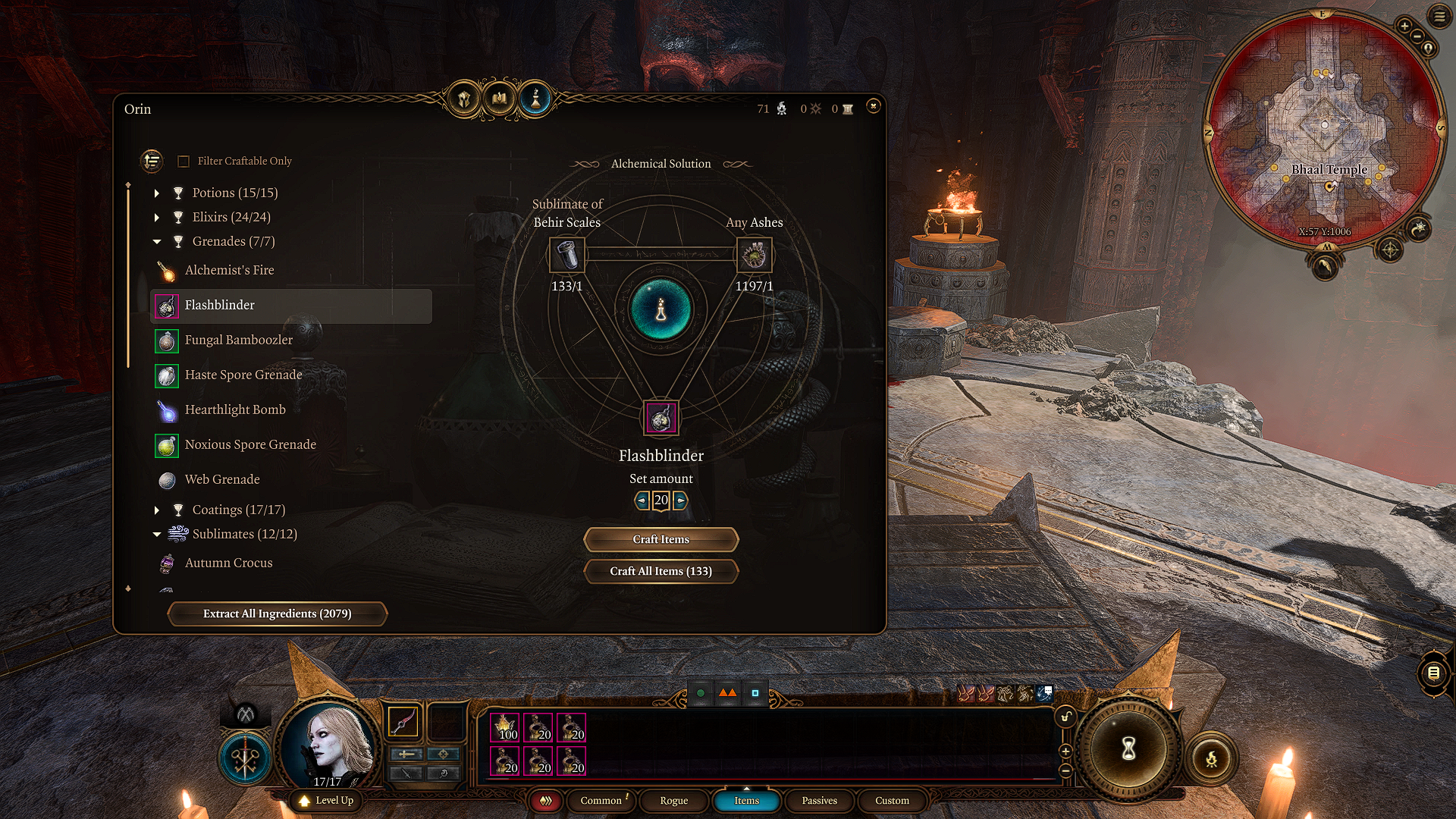The height and width of the screenshot is (819, 1456).
Task: Zoom in on the minimap
Action: coord(1404,27)
